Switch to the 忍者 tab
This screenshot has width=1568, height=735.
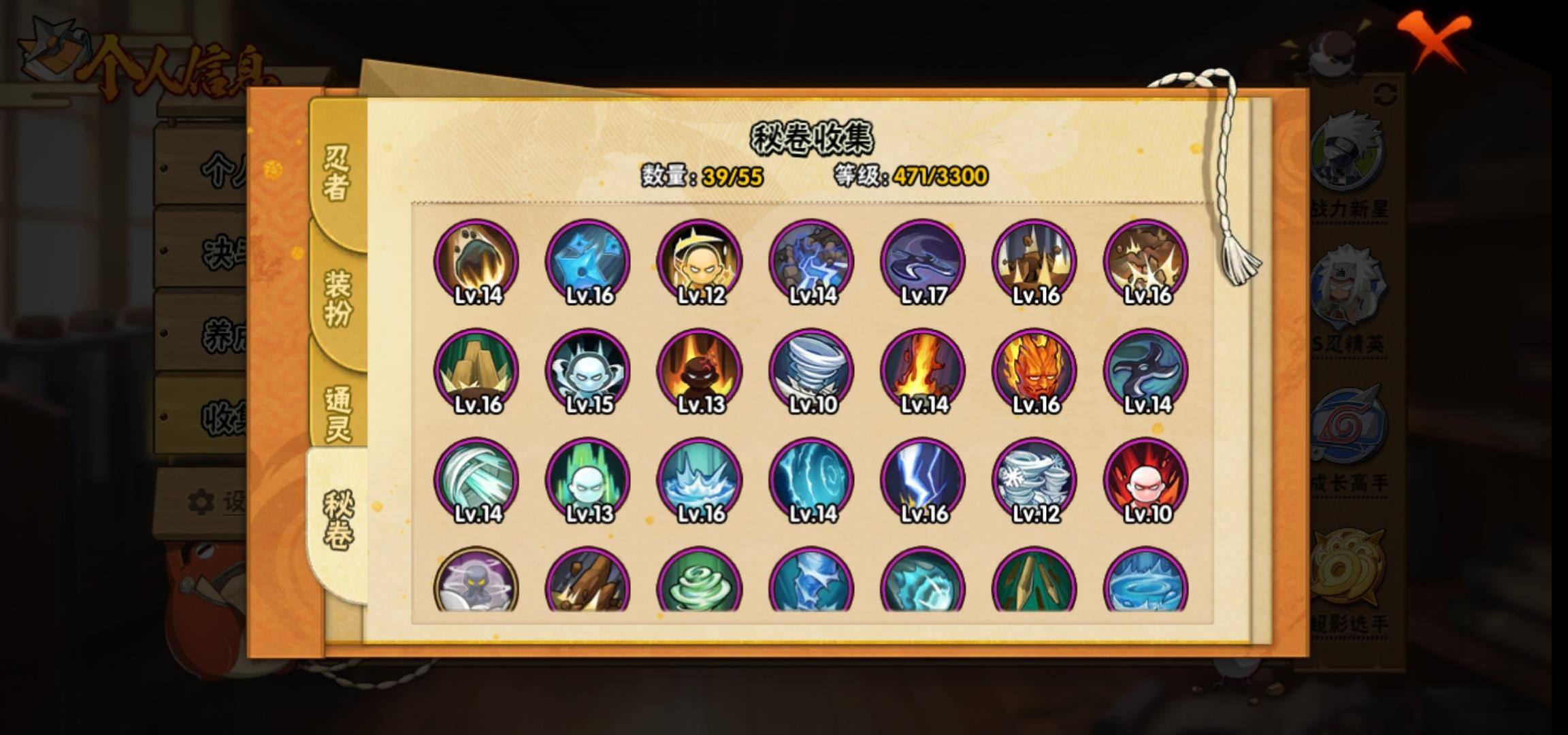pyautogui.click(x=337, y=174)
